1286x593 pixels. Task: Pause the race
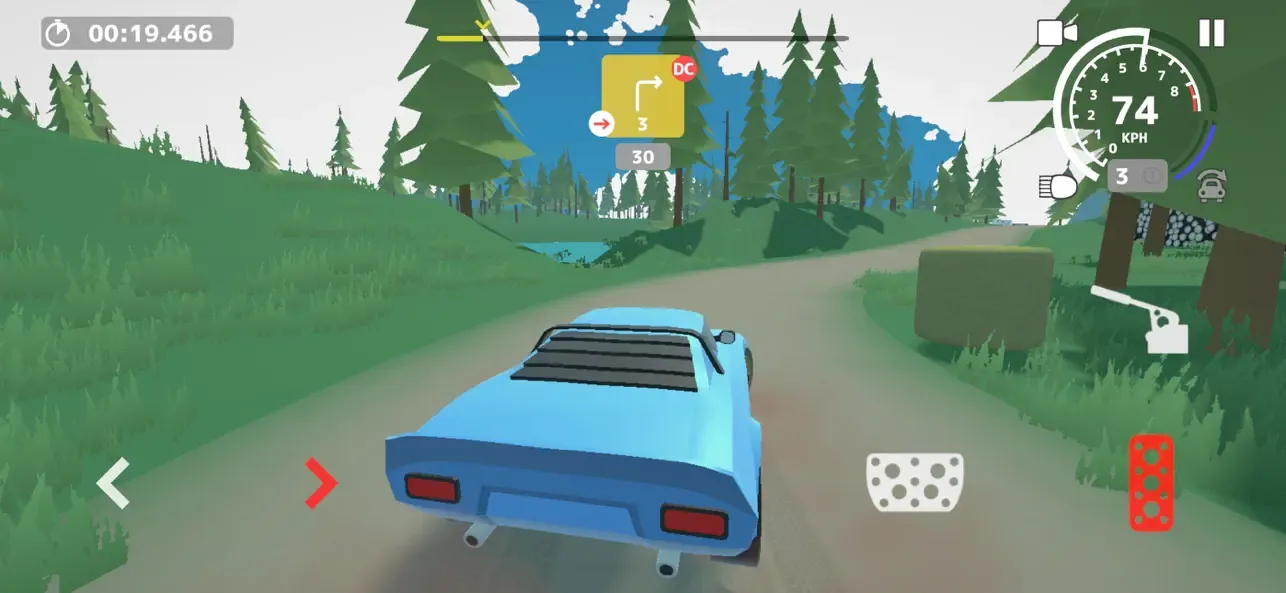click(x=1211, y=33)
